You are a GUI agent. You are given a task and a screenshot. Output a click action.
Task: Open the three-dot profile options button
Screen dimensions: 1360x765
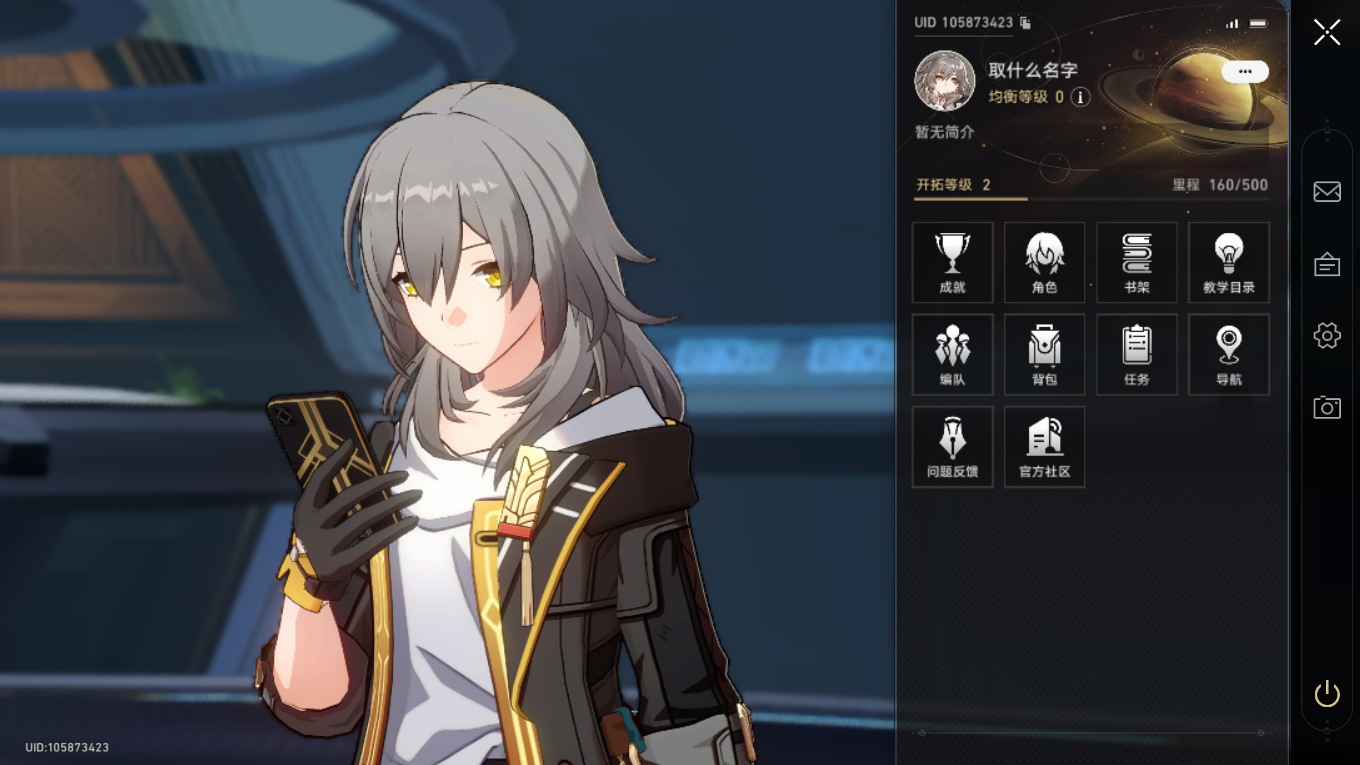(x=1244, y=72)
